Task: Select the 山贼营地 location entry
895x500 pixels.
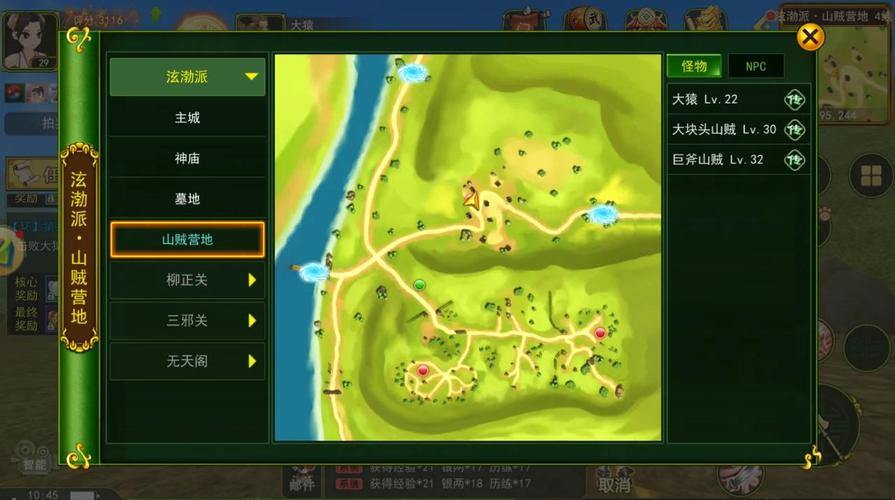Action: tap(187, 240)
